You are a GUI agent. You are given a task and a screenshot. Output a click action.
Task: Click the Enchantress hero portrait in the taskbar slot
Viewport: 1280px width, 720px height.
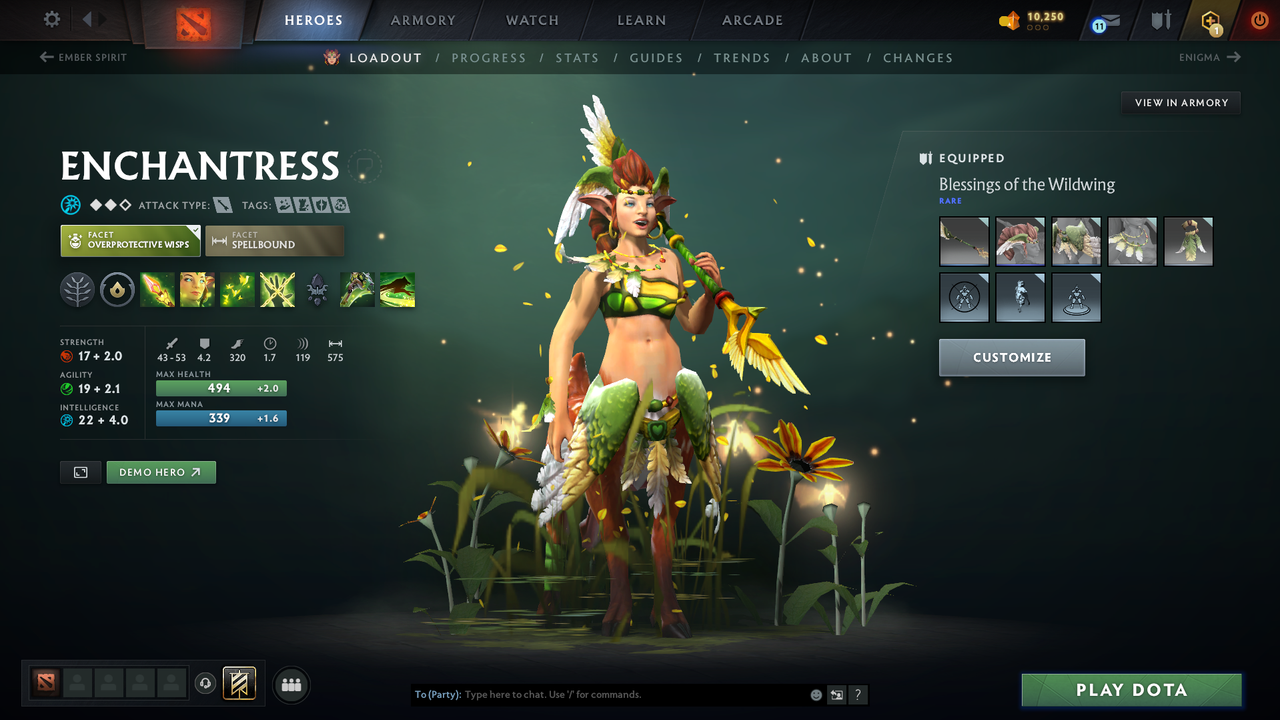click(45, 684)
